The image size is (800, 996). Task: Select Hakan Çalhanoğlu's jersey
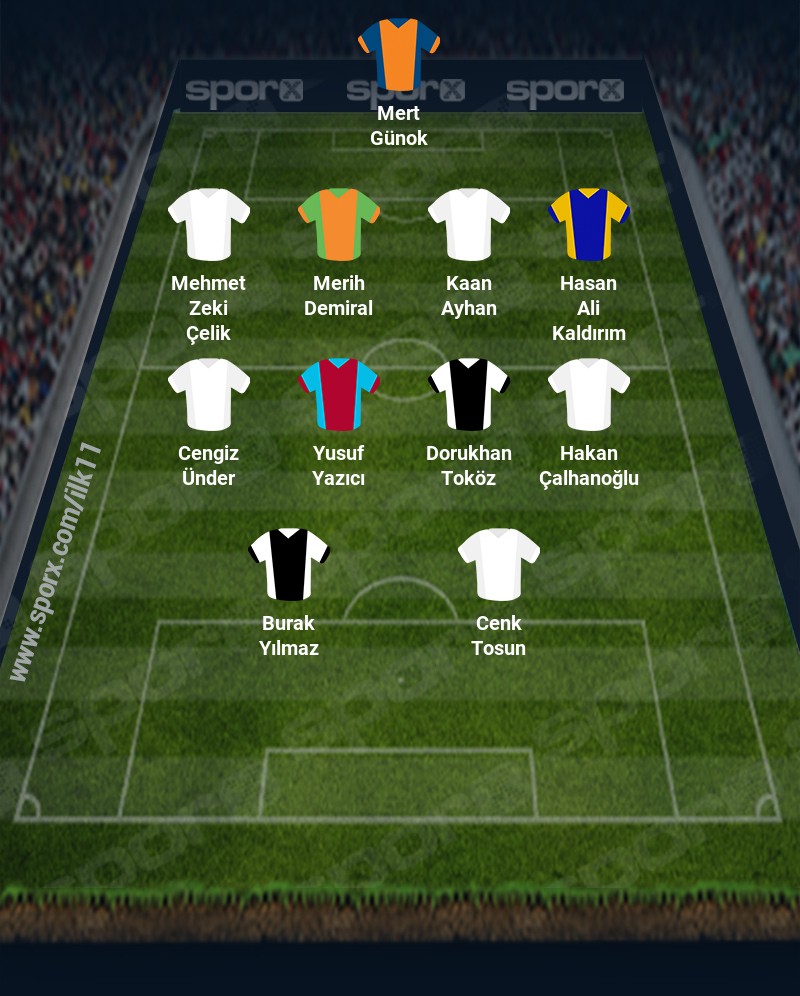tap(589, 394)
